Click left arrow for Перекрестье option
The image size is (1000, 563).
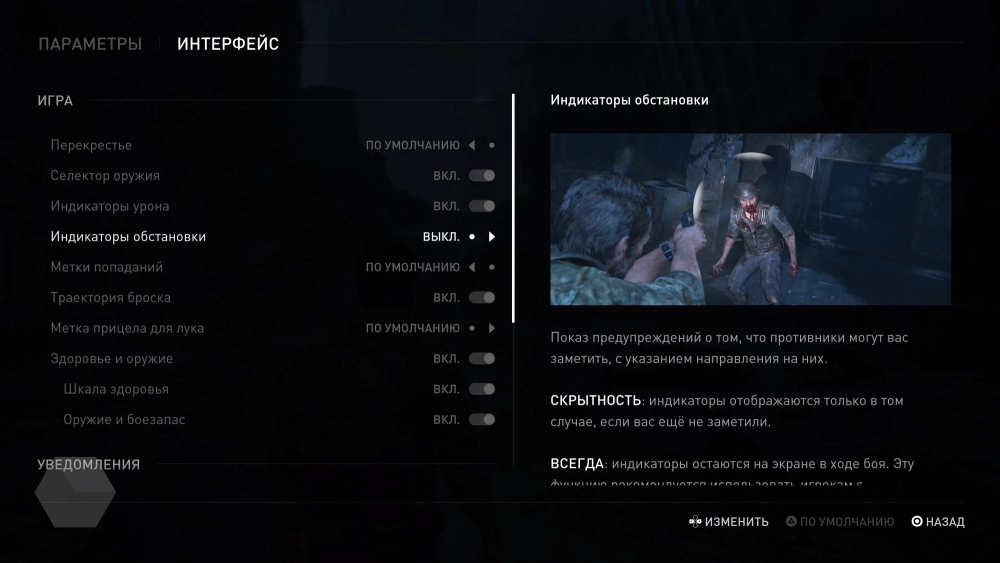[471, 145]
